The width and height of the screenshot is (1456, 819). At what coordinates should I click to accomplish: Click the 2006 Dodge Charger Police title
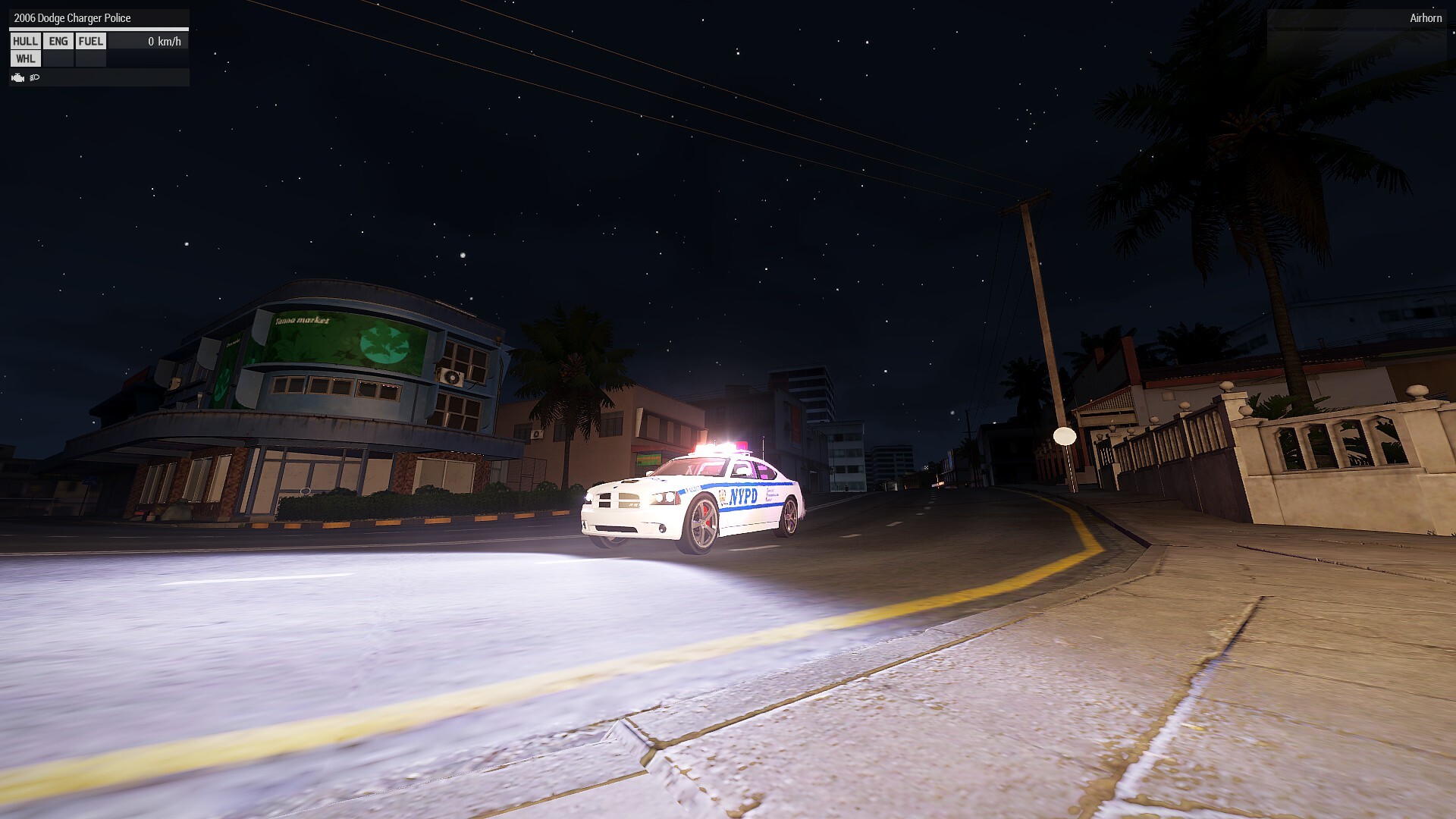72,18
